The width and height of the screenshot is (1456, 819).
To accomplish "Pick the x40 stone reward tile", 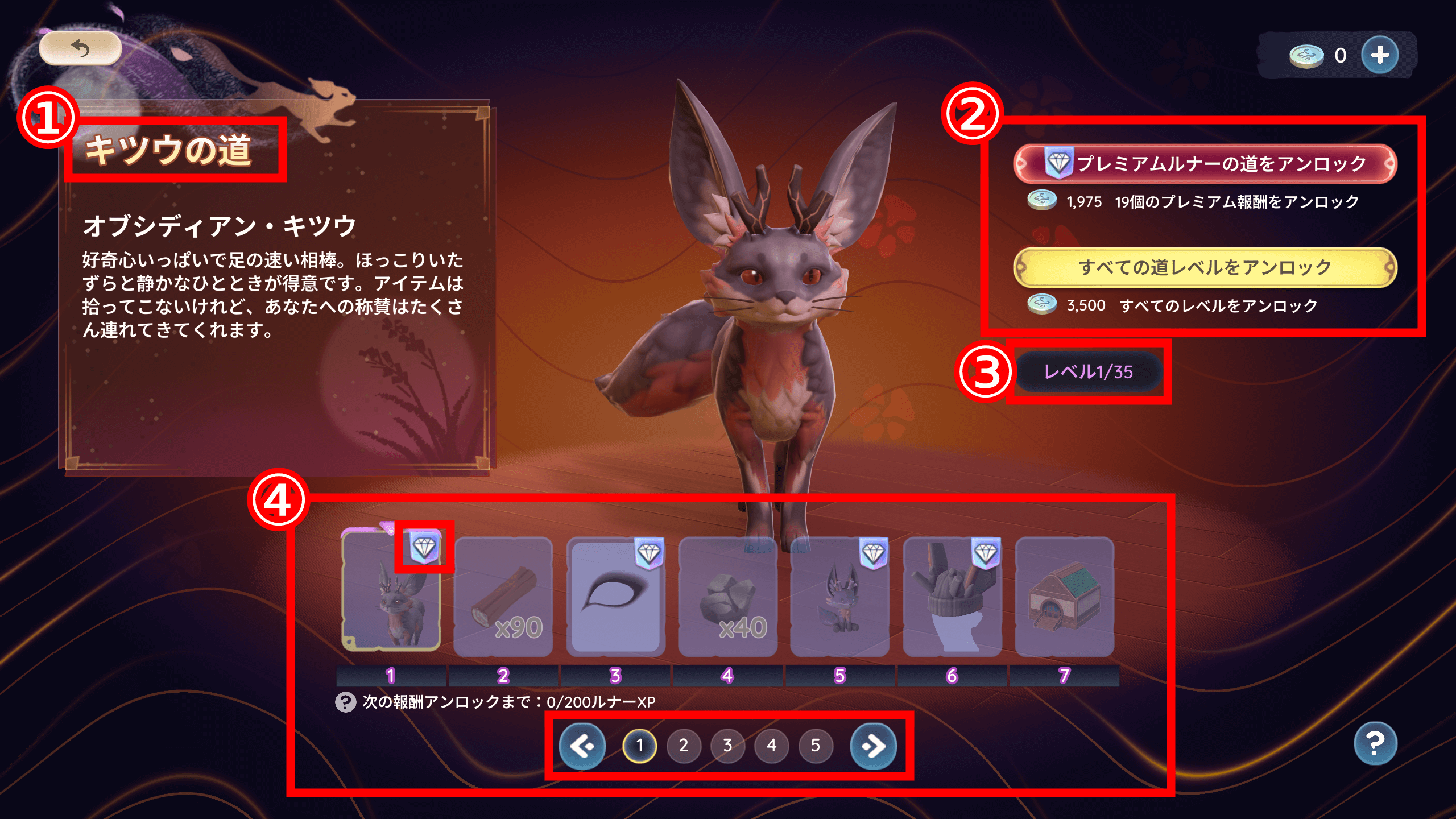I will point(727,597).
